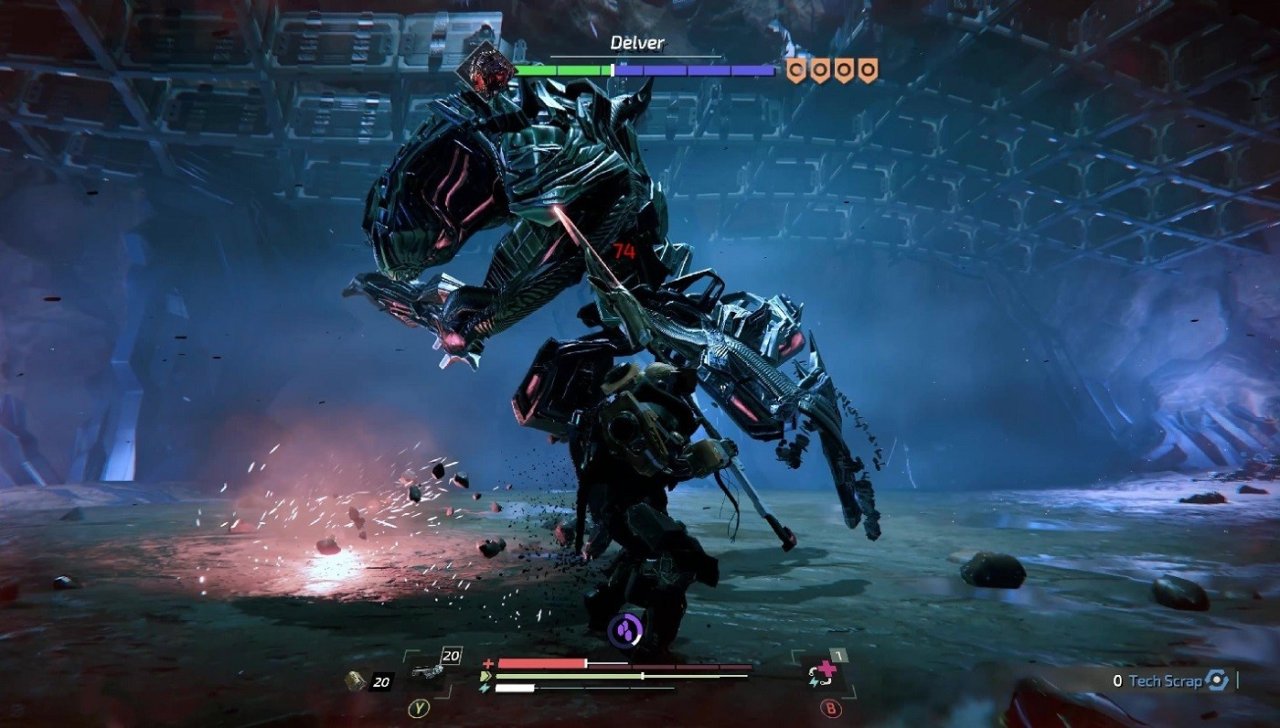Click the green stamina arrow icon
Image resolution: width=1280 pixels, height=728 pixels.
pyautogui.click(x=485, y=678)
